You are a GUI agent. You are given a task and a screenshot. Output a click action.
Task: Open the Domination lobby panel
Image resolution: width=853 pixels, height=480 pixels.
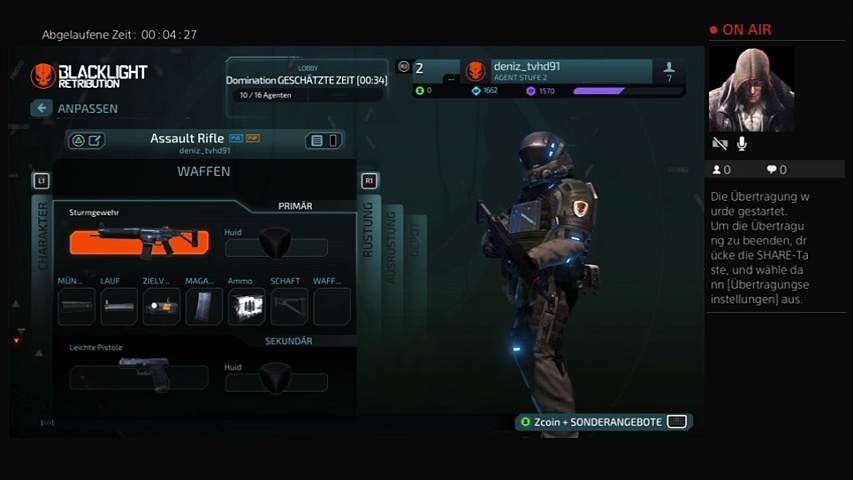pyautogui.click(x=306, y=80)
